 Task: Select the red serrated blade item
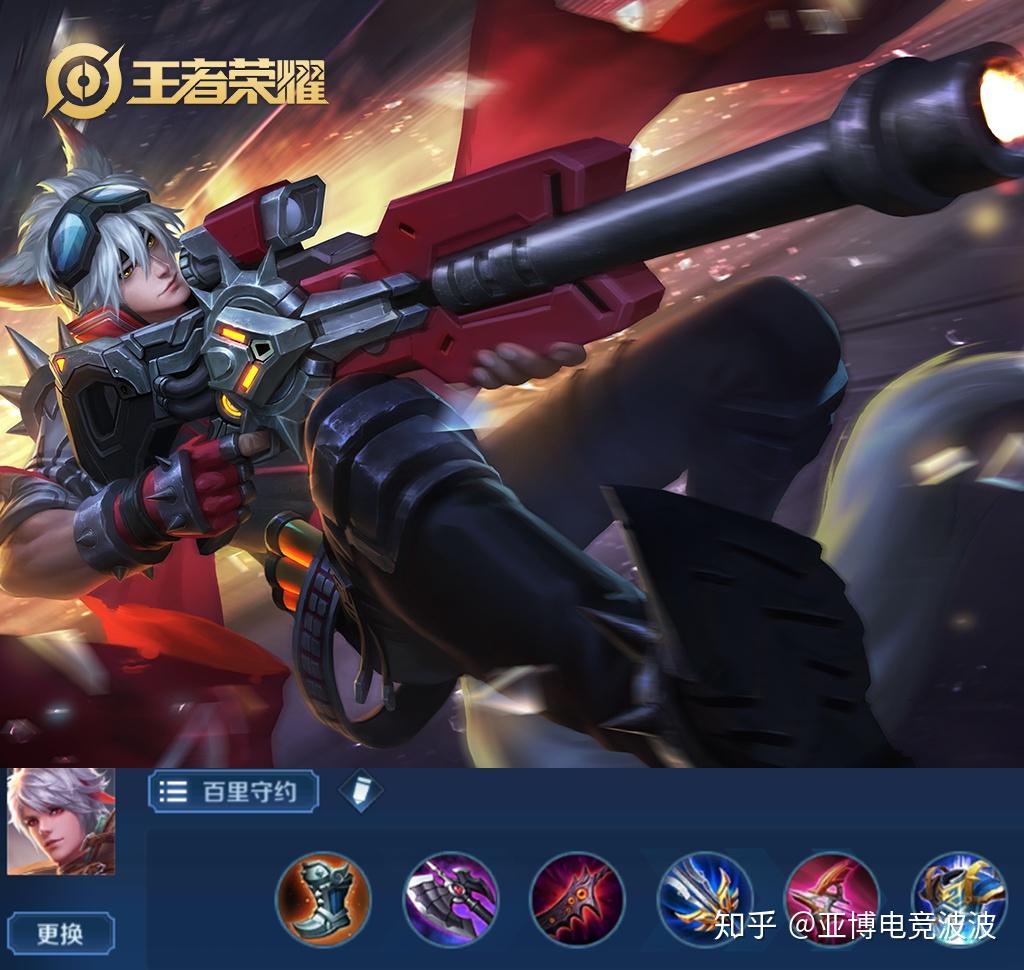click(x=577, y=898)
